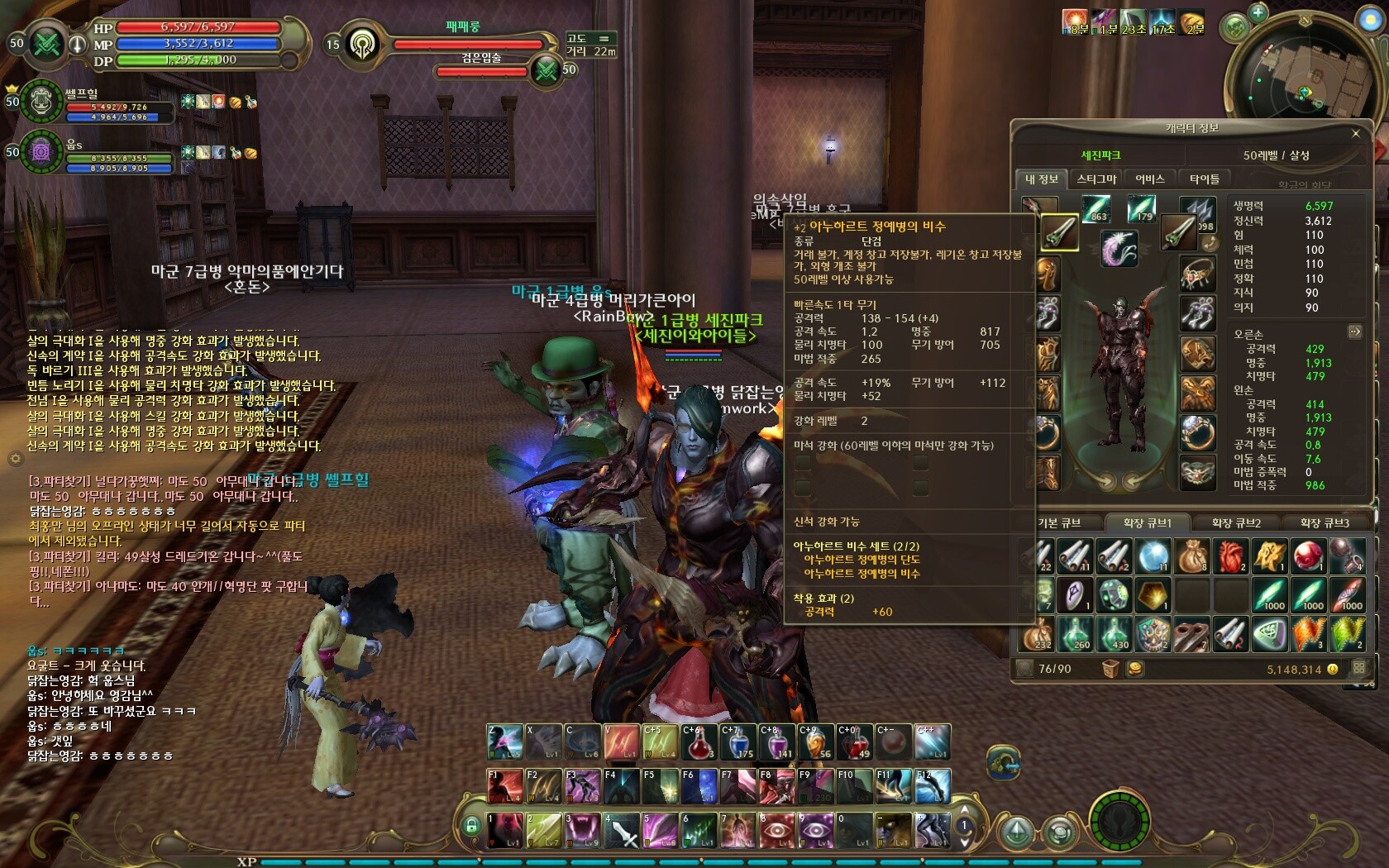Use the red potion on C+6 slot
Image resolution: width=1389 pixels, height=868 pixels.
[x=699, y=742]
